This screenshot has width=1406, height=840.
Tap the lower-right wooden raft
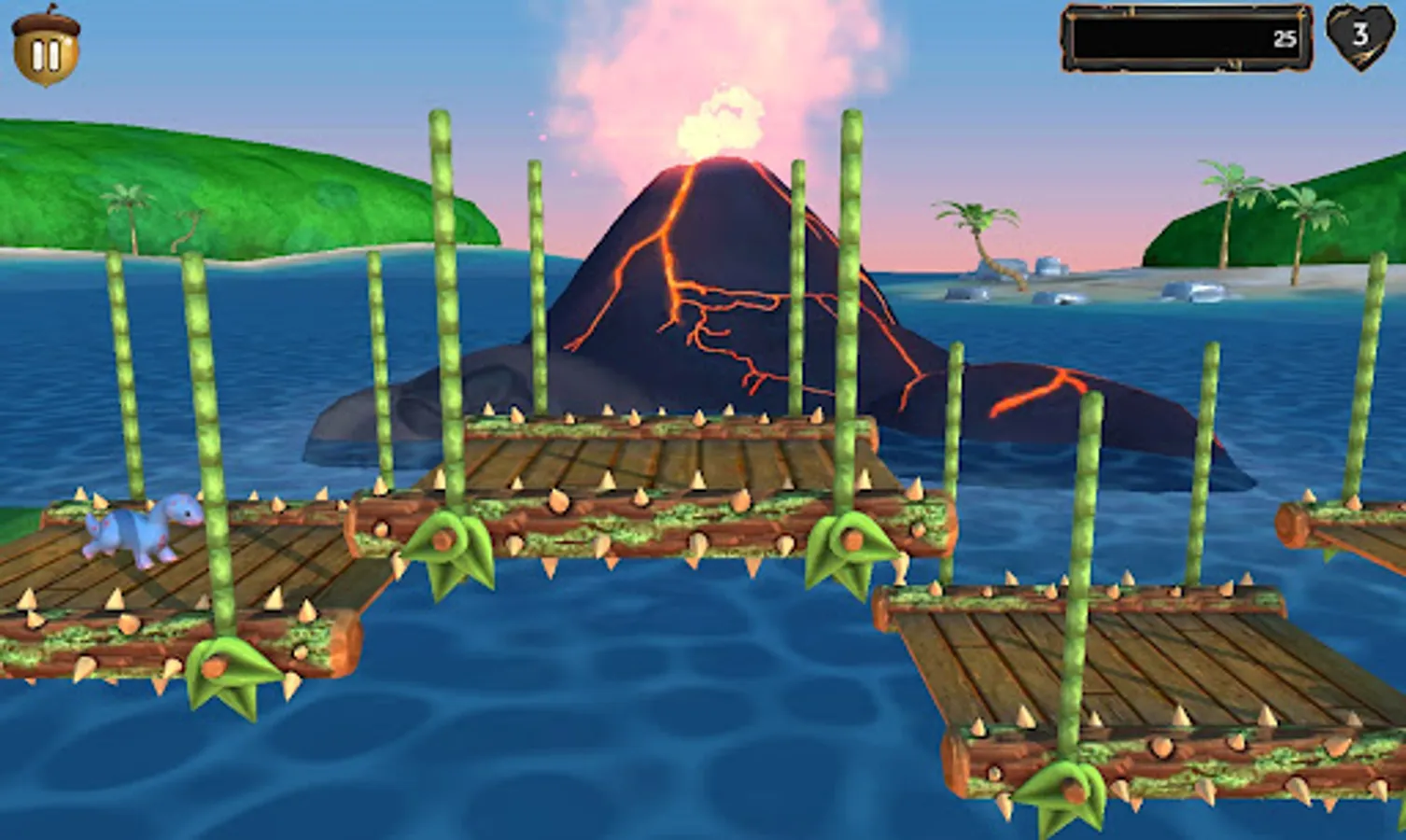click(x=1102, y=672)
